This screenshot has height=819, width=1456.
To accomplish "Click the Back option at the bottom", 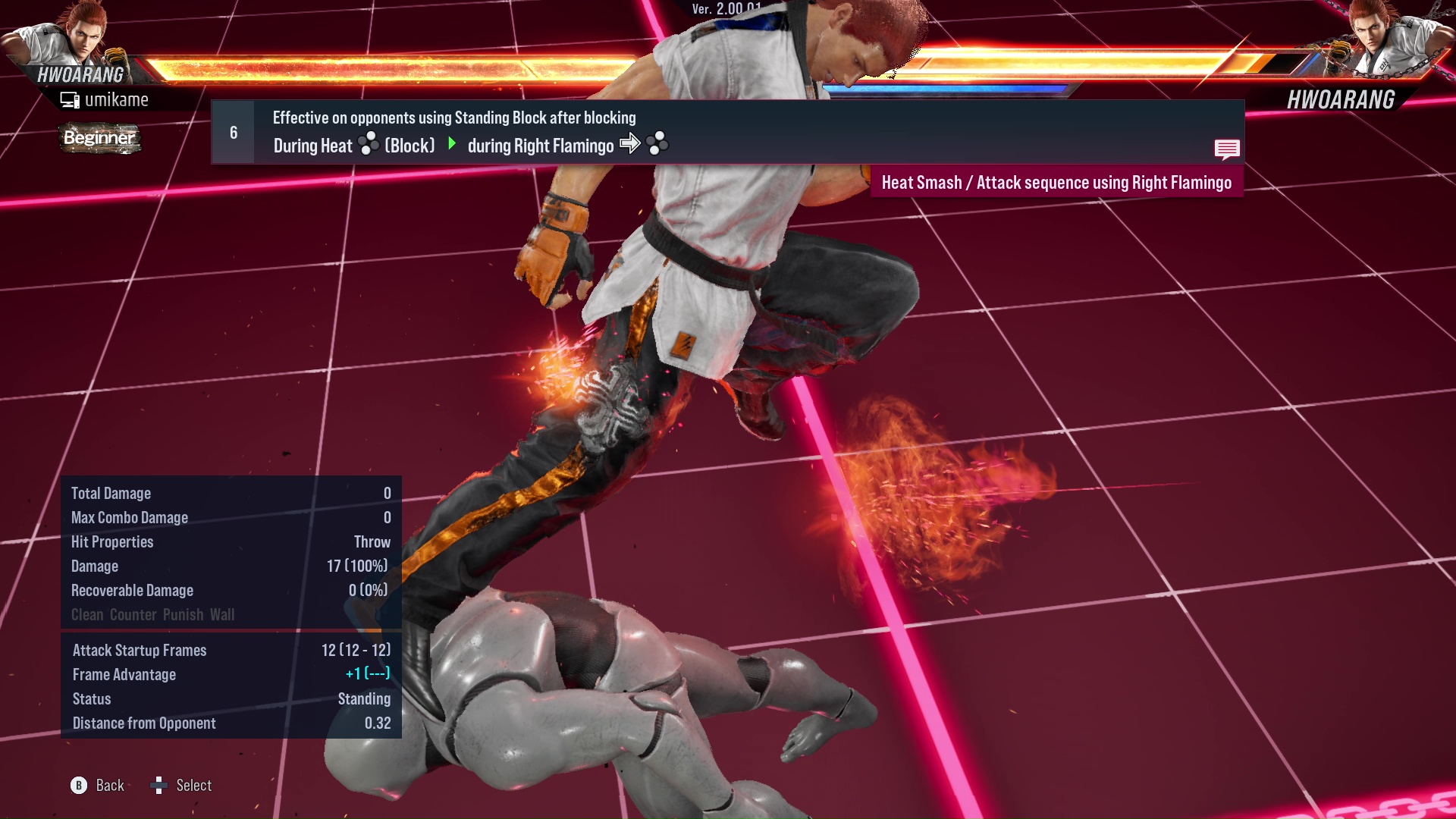I will [108, 786].
